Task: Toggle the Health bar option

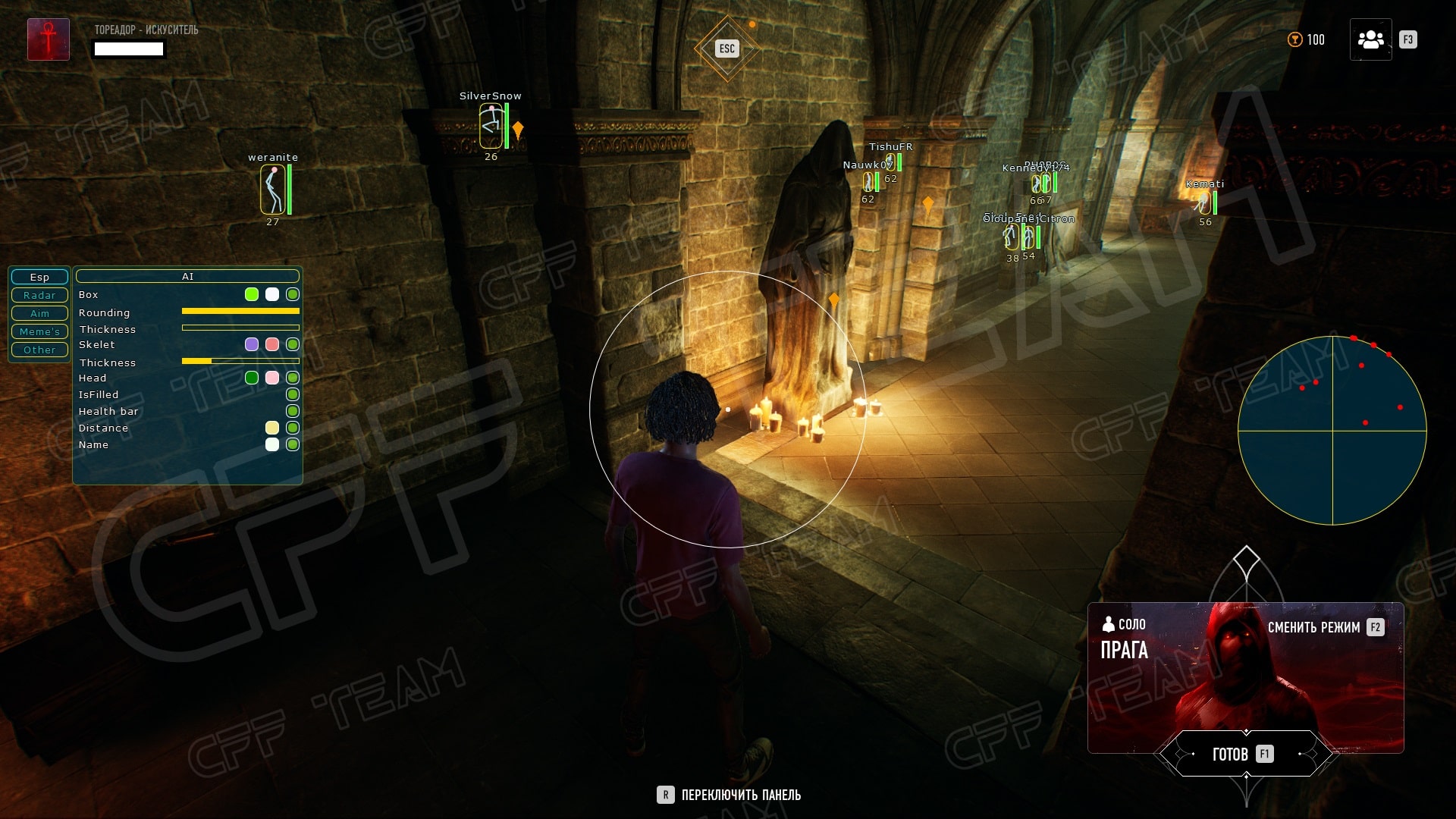Action: click(x=293, y=411)
